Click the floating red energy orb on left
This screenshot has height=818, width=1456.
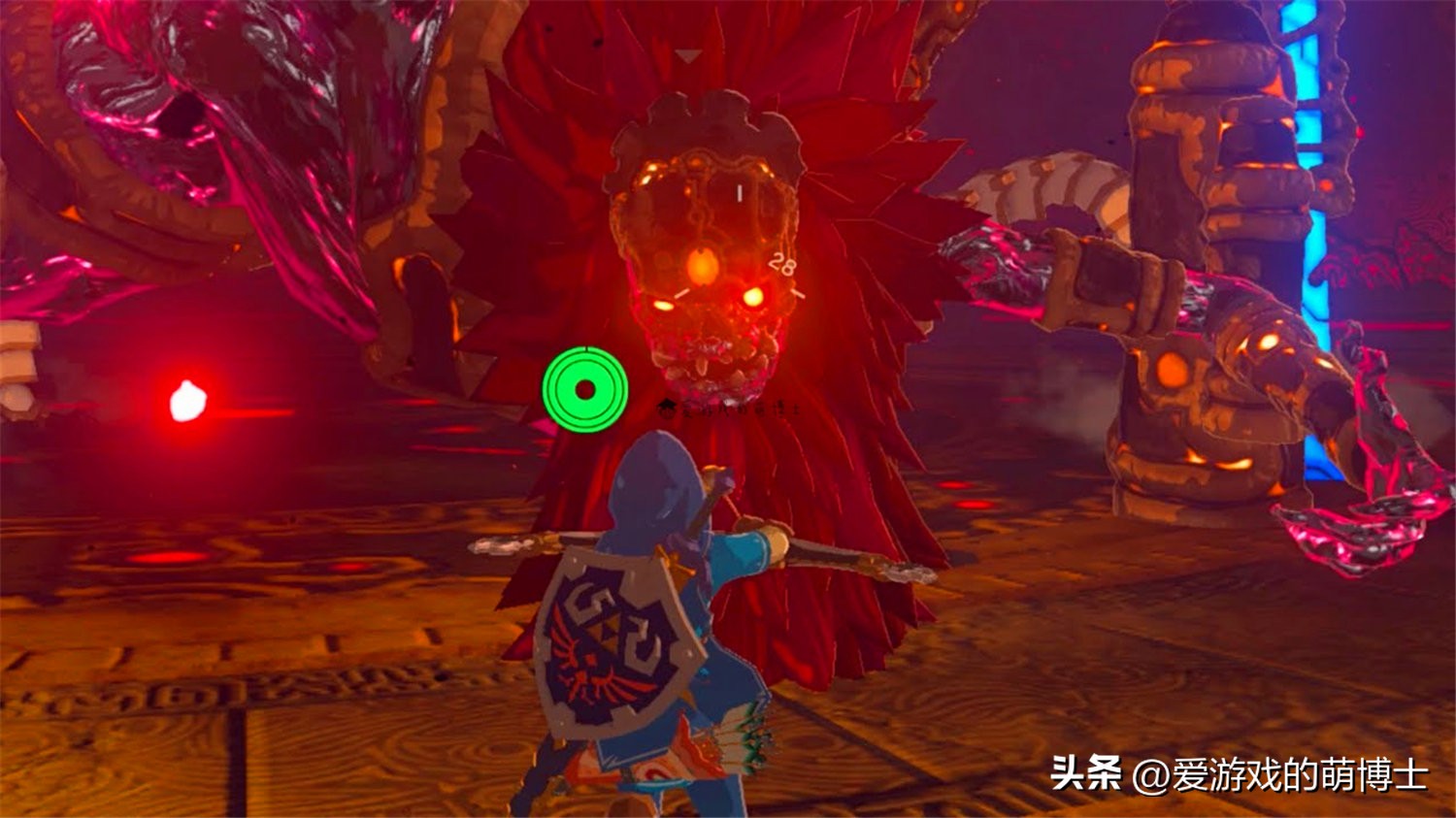pos(187,401)
